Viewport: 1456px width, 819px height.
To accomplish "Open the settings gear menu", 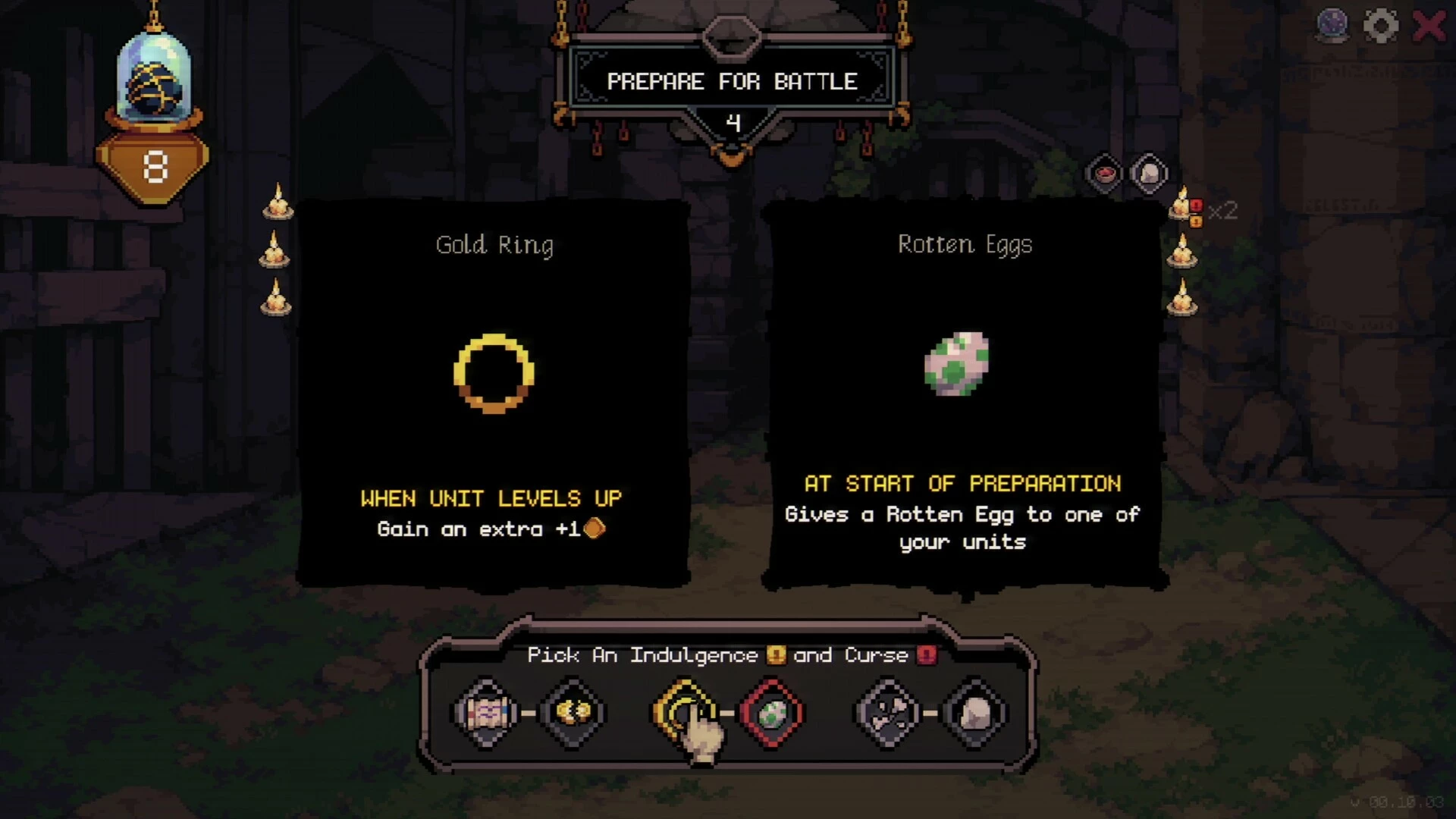I will [1380, 27].
